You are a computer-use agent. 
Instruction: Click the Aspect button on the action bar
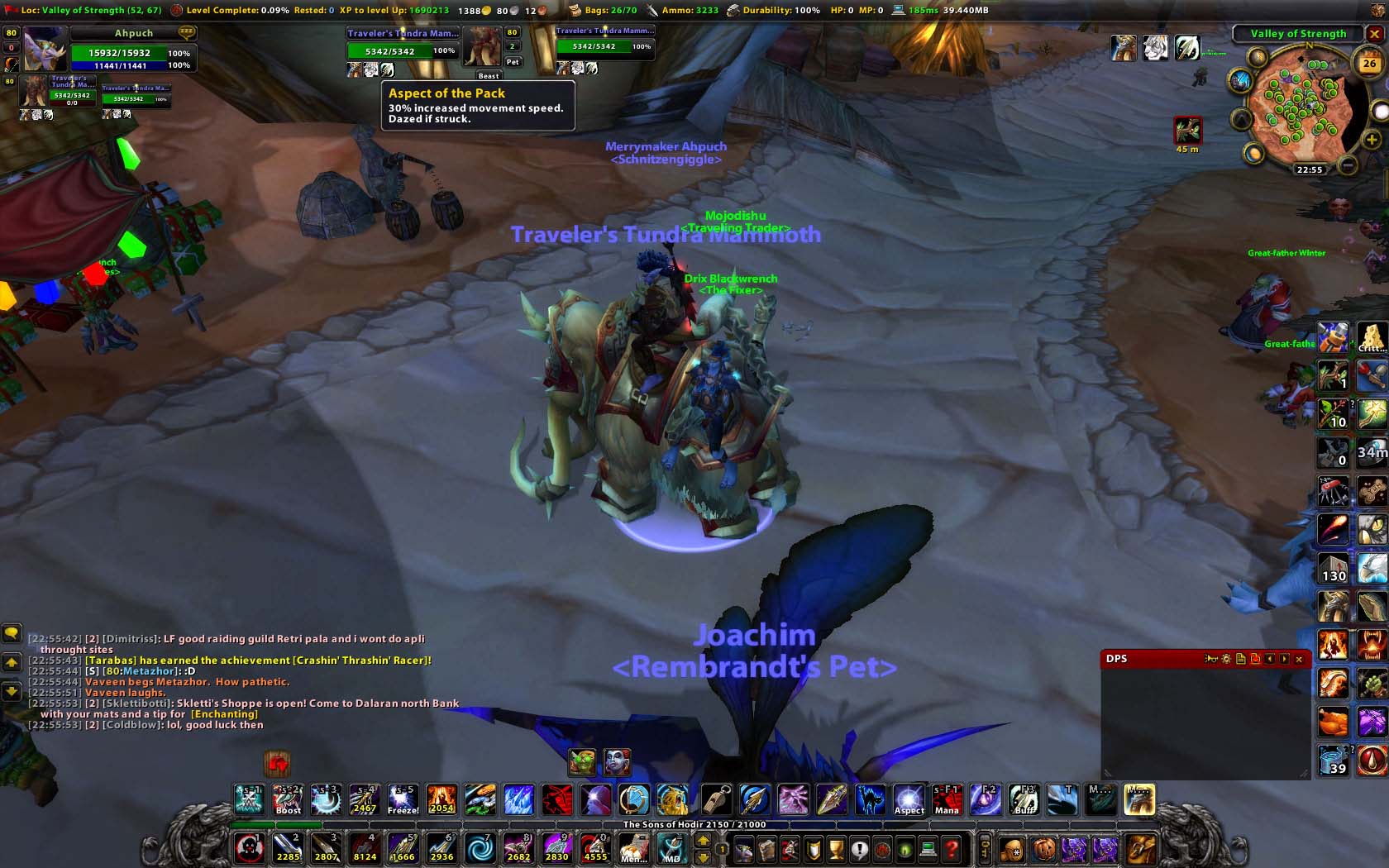click(x=909, y=799)
